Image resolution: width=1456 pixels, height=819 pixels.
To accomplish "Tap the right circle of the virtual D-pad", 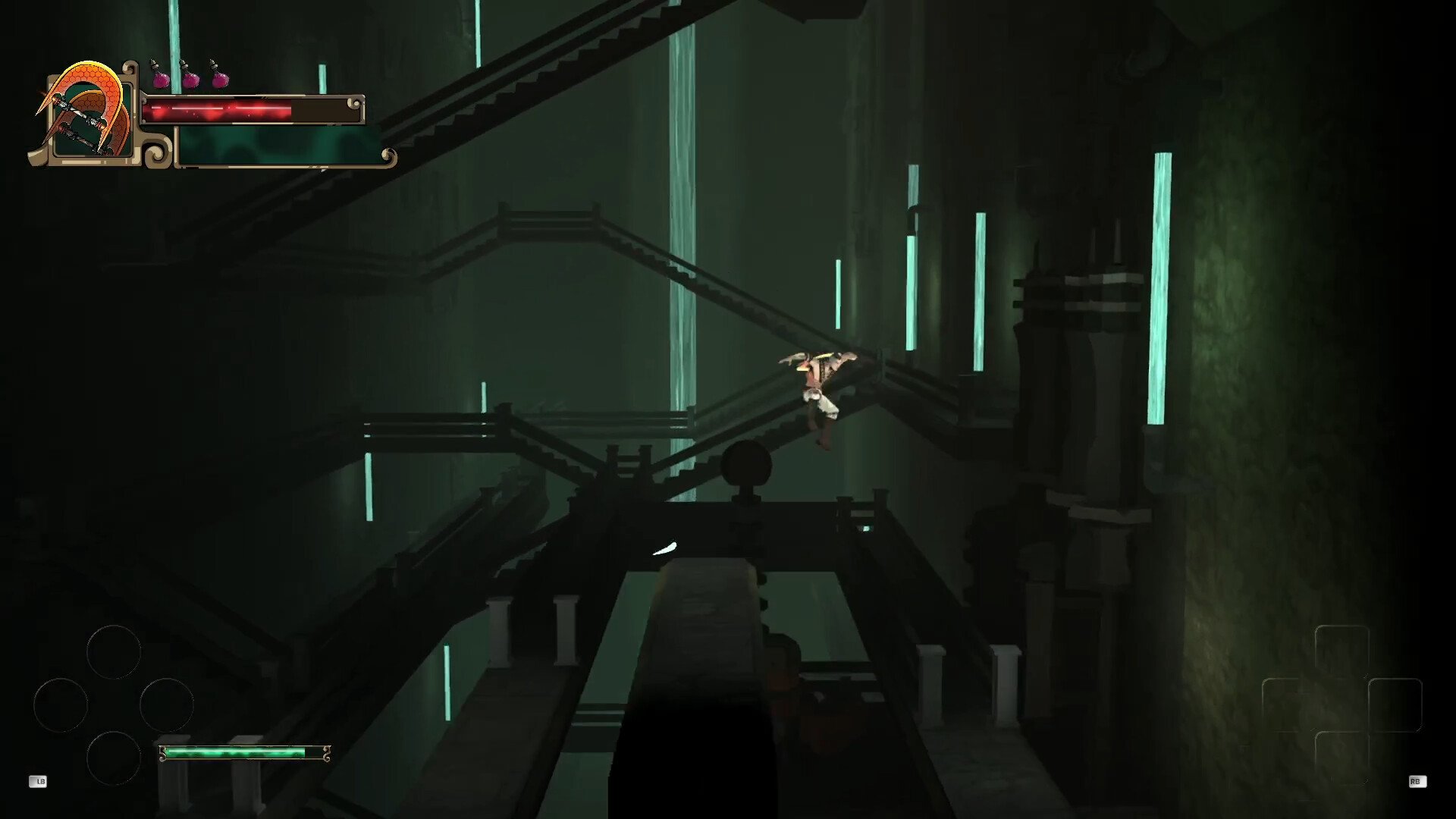I will (x=167, y=705).
